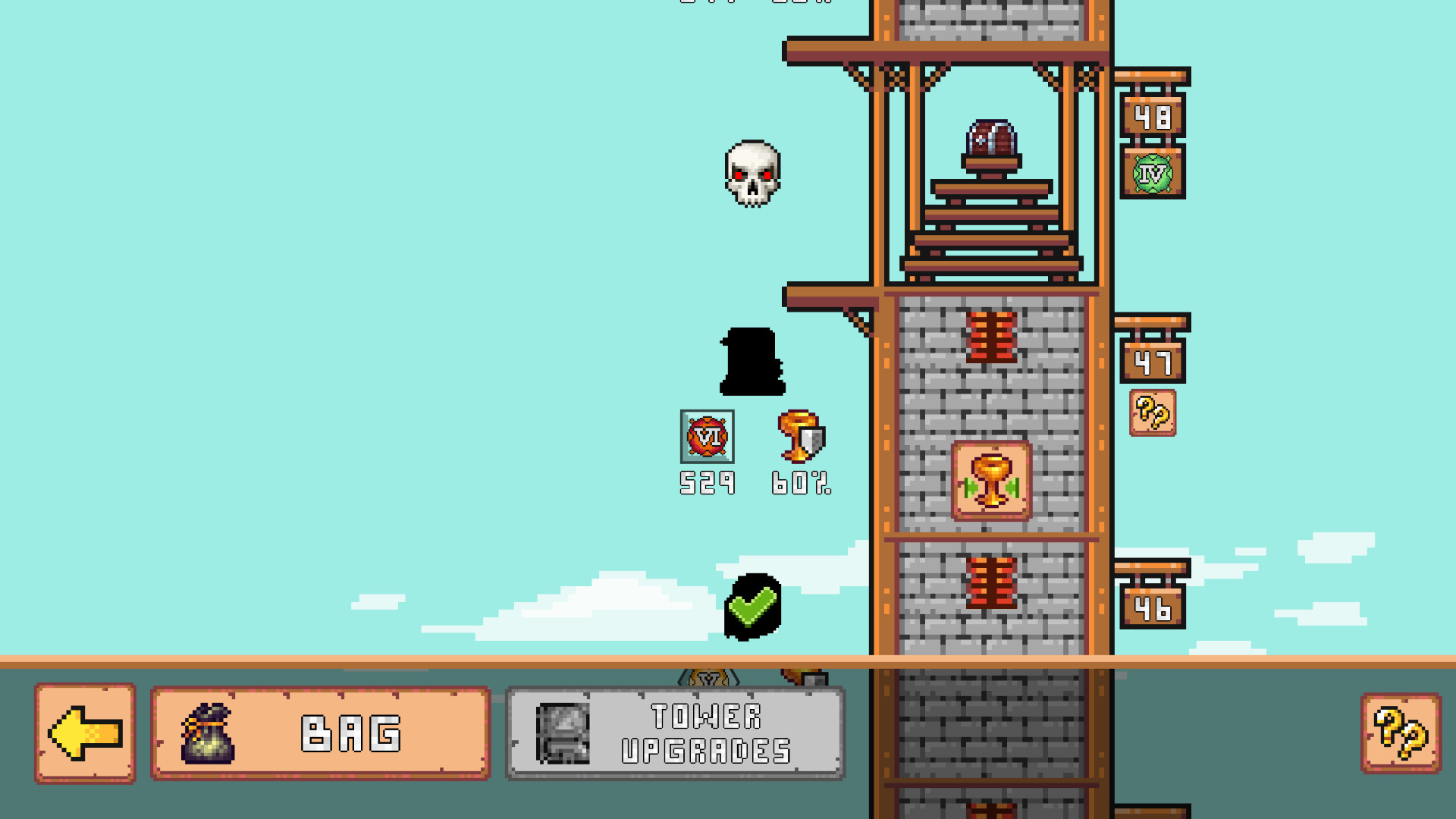Click the 529 power value under the rune
This screenshot has width=1456, height=819.
(x=707, y=482)
